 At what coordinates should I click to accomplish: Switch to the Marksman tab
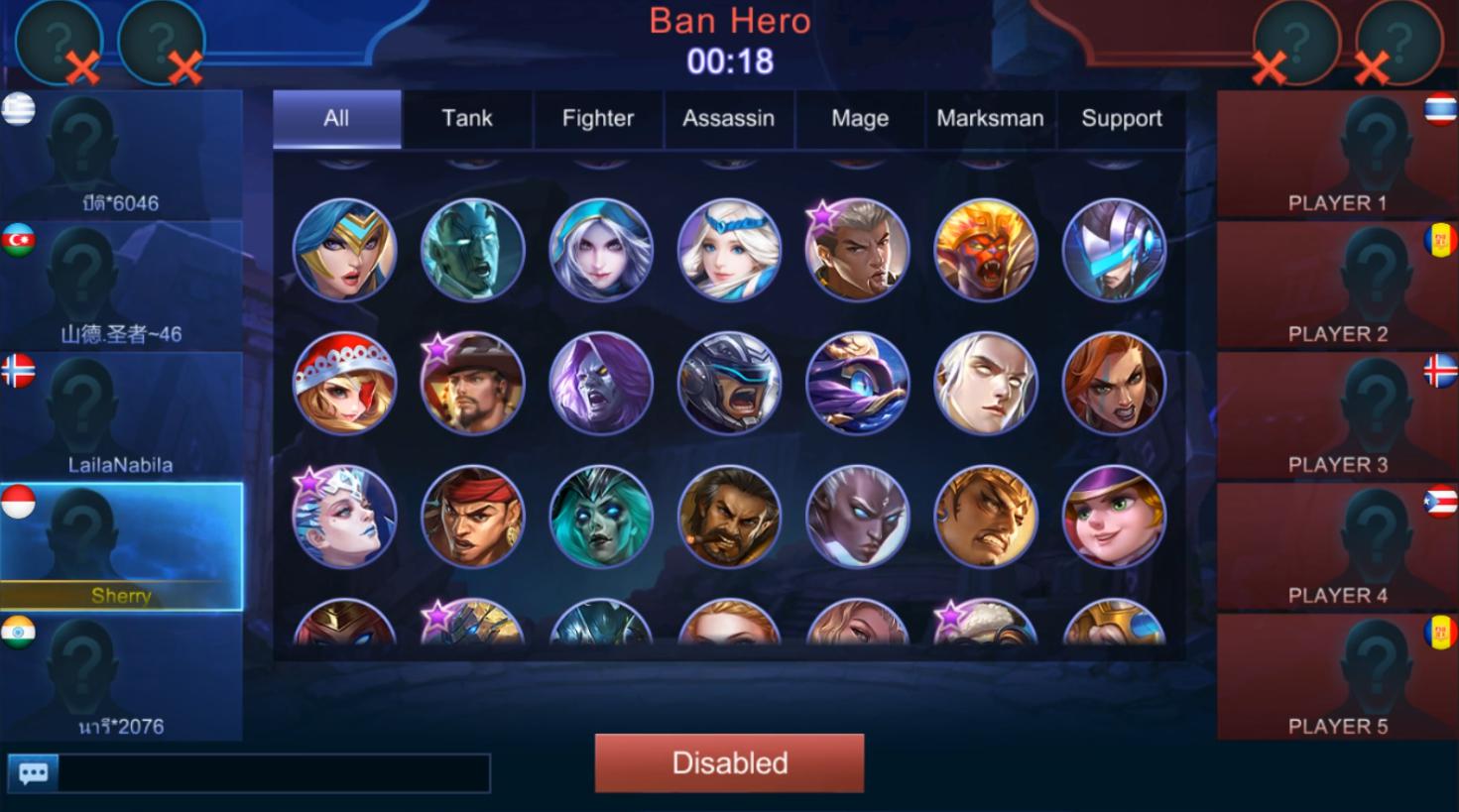(989, 118)
